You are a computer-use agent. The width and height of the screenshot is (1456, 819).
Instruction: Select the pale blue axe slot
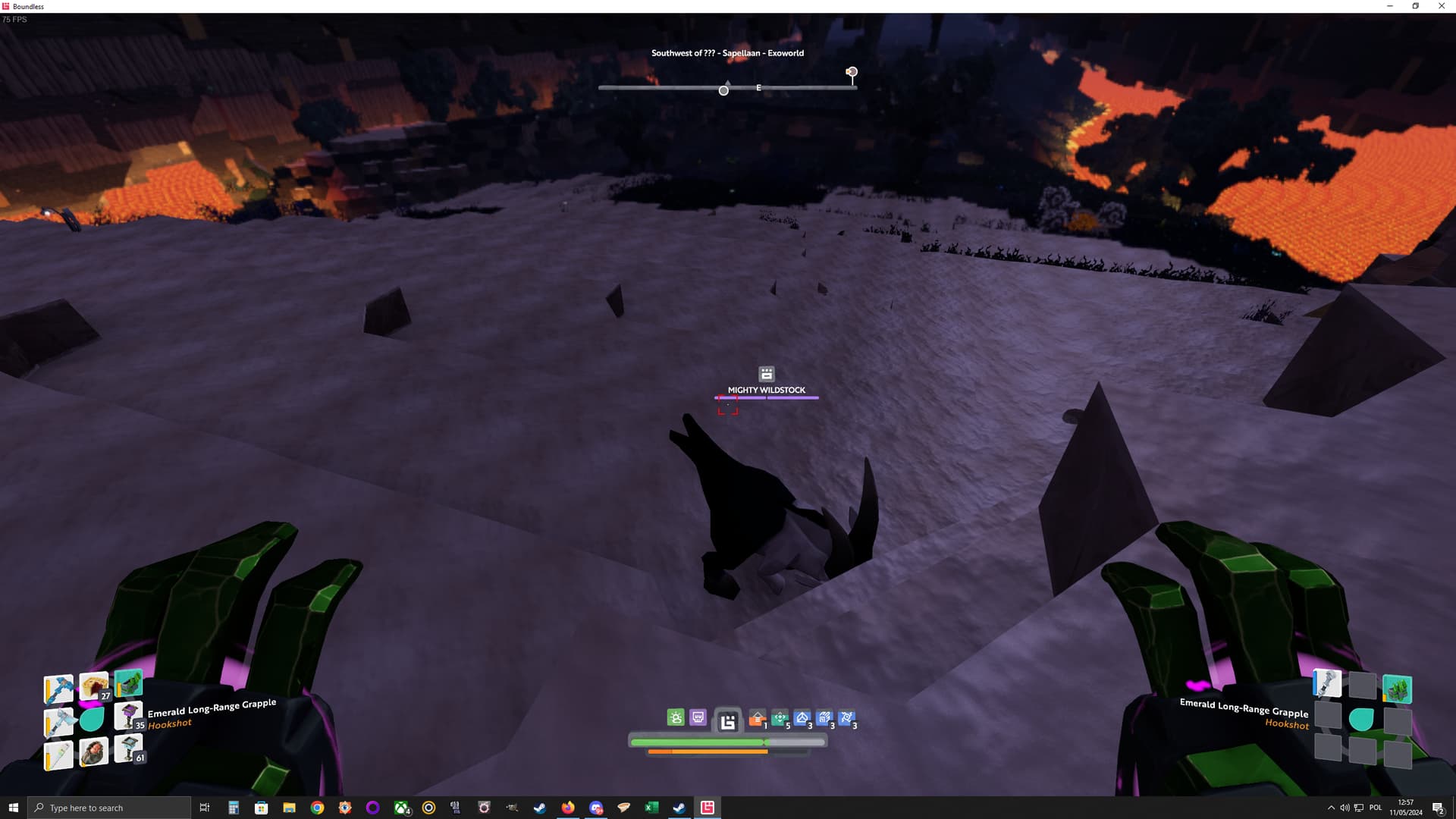[58, 722]
